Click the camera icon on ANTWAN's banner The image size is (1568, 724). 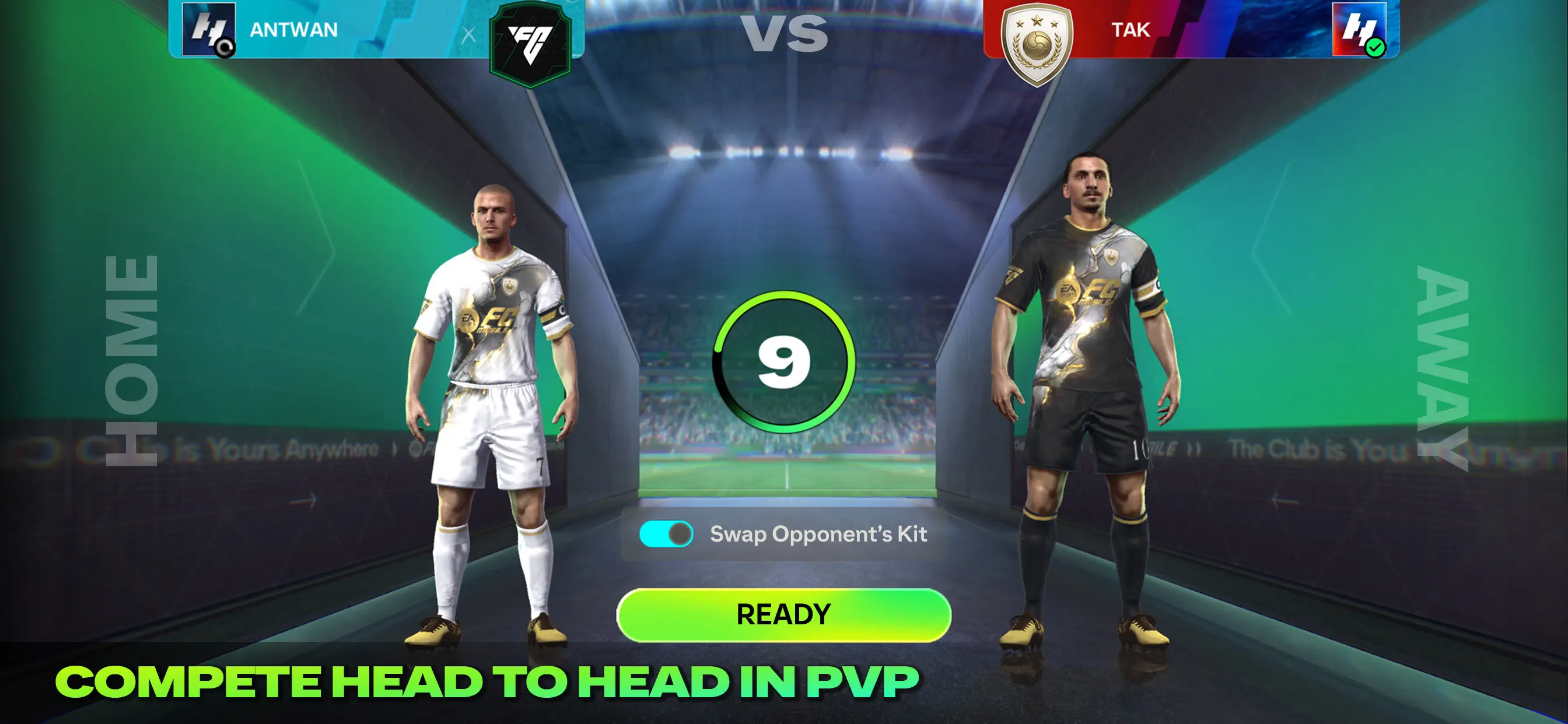pyautogui.click(x=224, y=45)
